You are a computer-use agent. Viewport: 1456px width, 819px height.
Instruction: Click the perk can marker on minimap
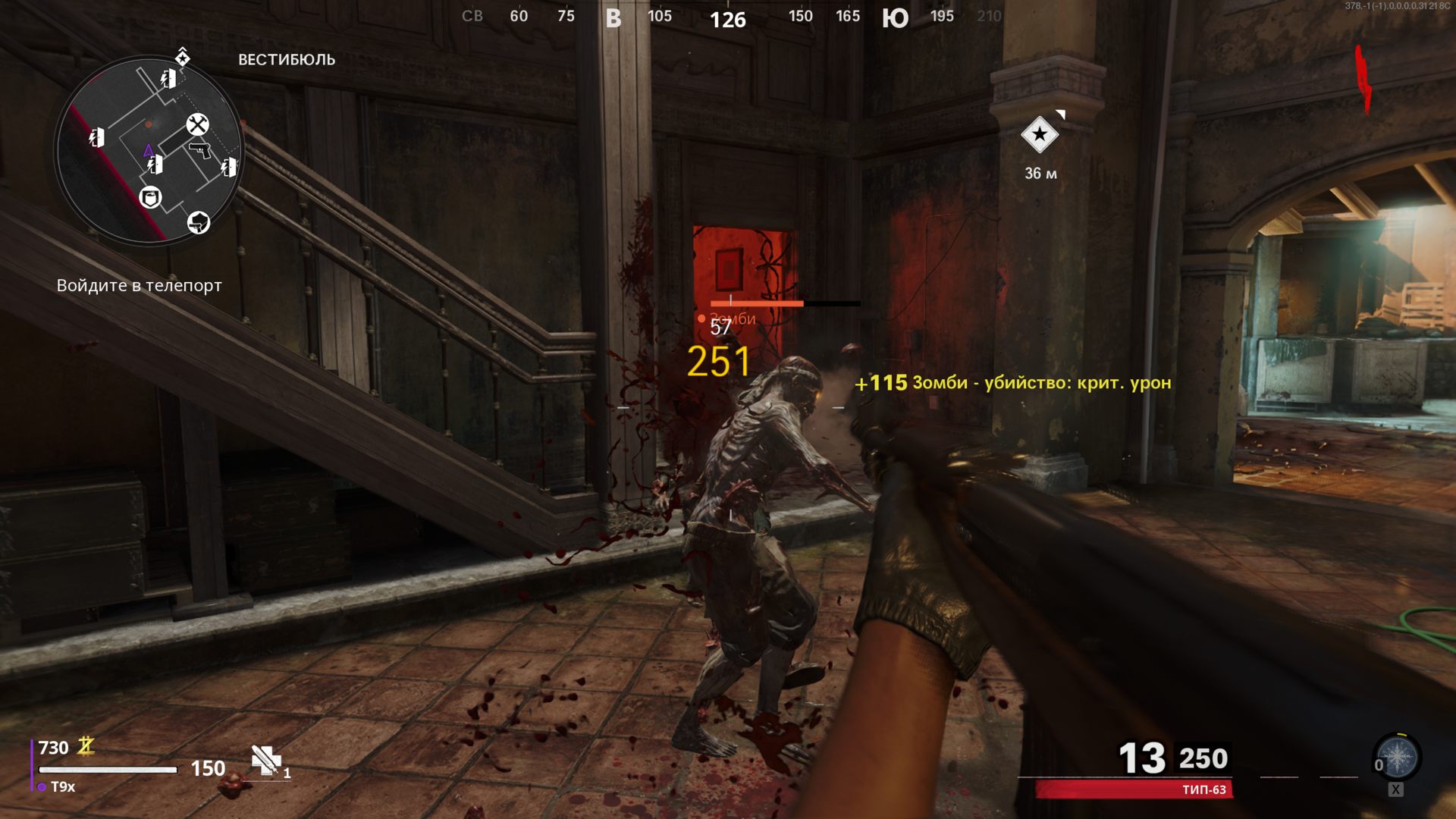point(151,198)
